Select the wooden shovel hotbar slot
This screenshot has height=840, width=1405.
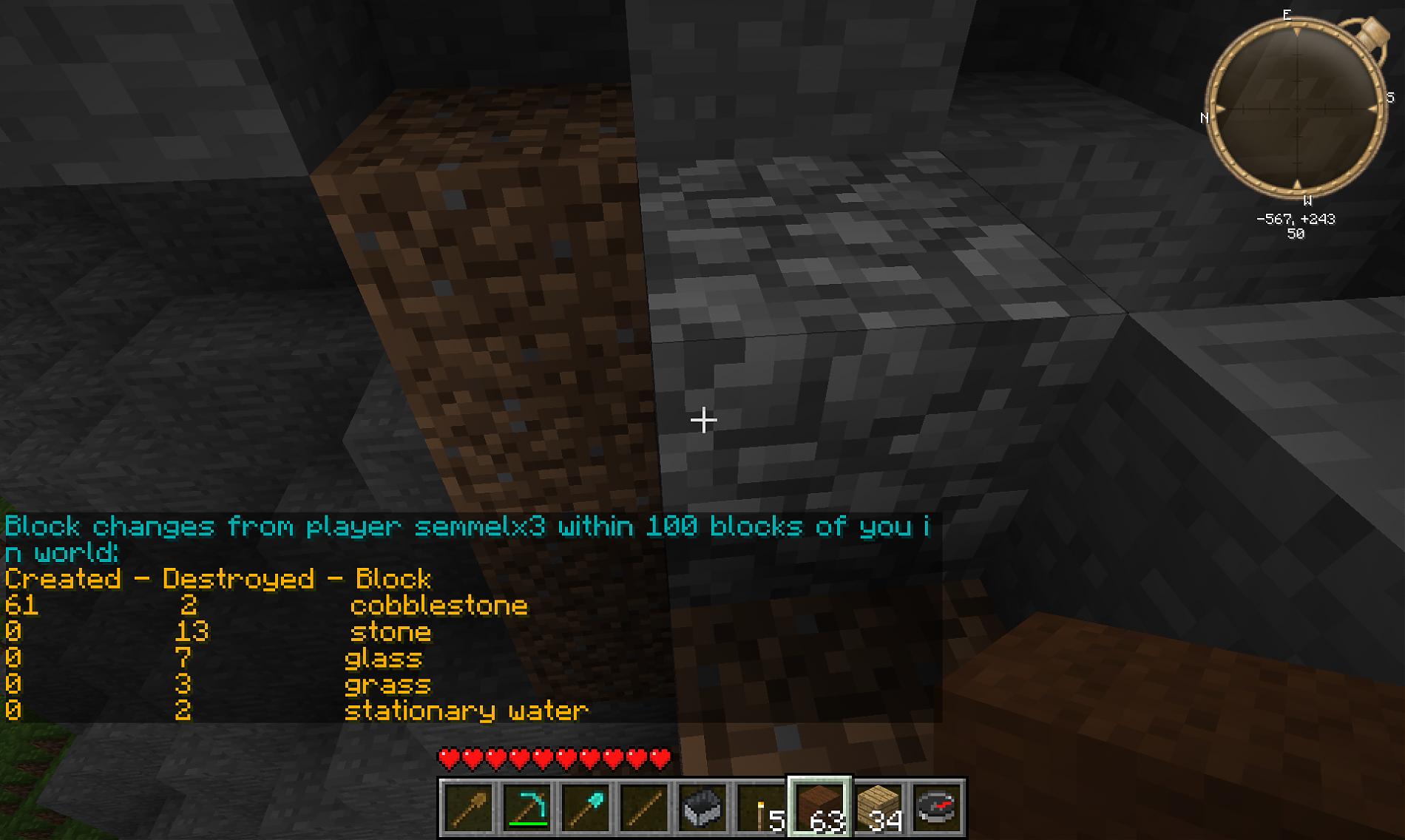(468, 807)
